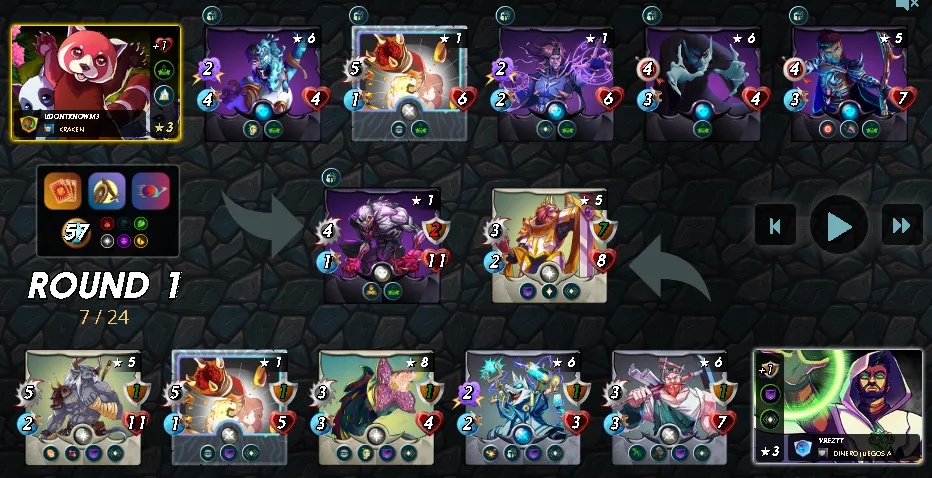Select the level 5 blue armored archer card
Viewport: 932px width, 478px height.
click(x=849, y=83)
